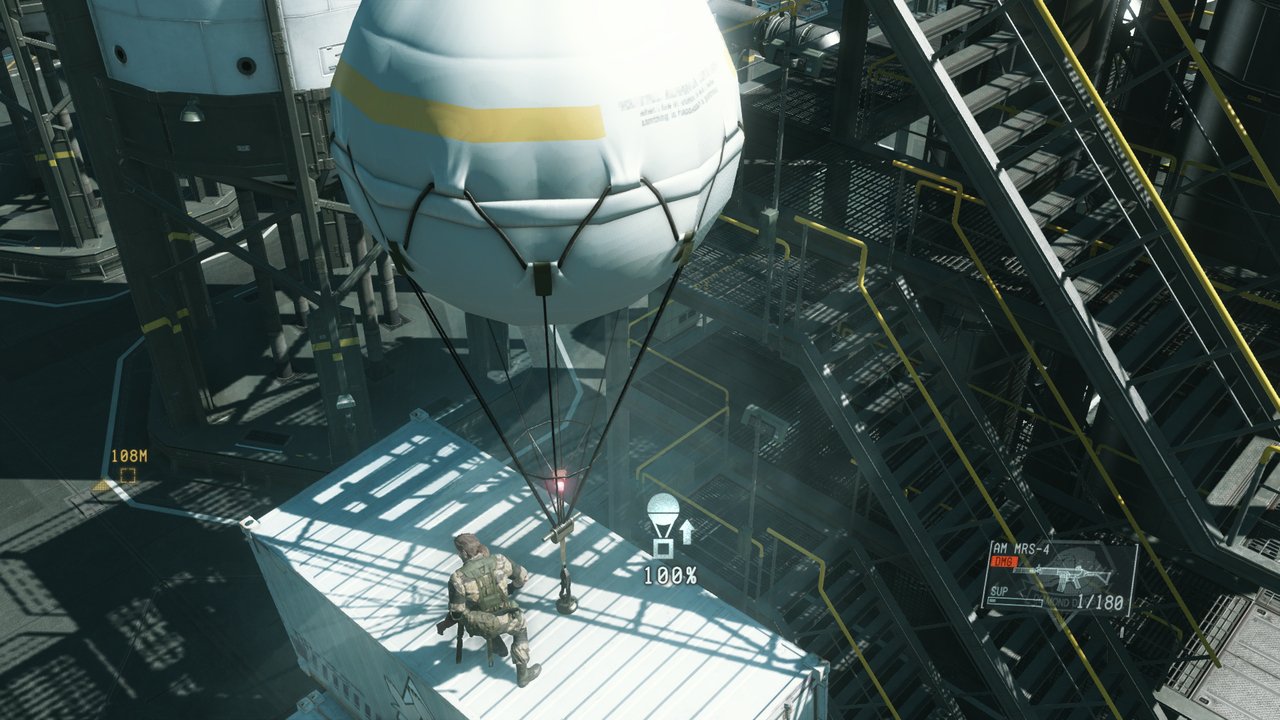Click the 108M waypoint distance text
Screen dimensions: 1280x720
pyautogui.click(x=129, y=456)
